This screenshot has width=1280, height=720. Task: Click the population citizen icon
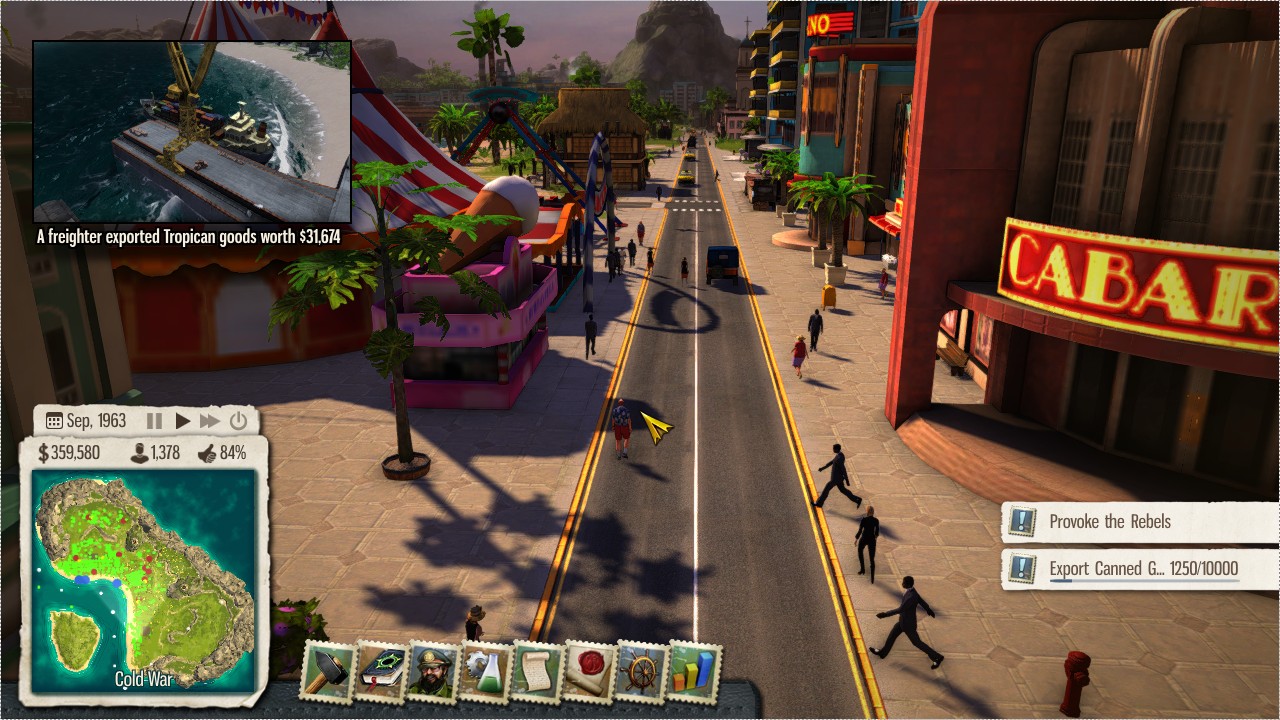click(141, 453)
